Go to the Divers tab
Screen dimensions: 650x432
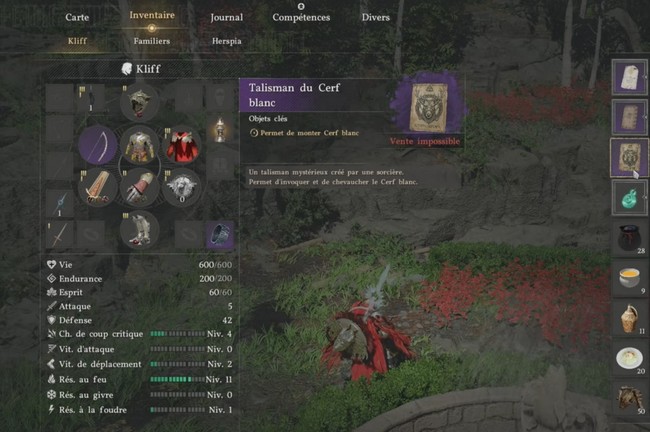[376, 17]
